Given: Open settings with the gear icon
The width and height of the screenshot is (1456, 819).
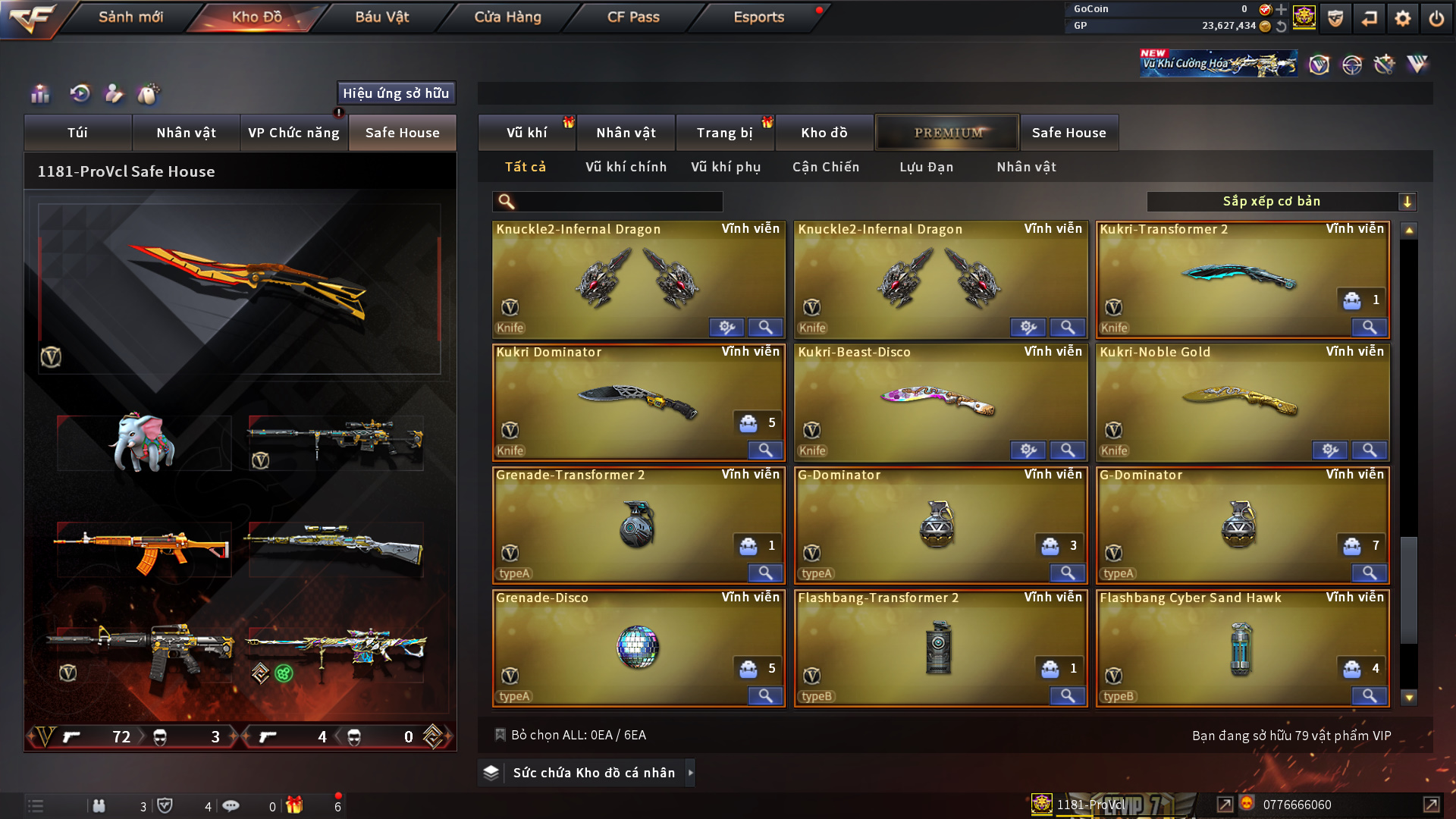Looking at the screenshot, I should [x=1402, y=18].
